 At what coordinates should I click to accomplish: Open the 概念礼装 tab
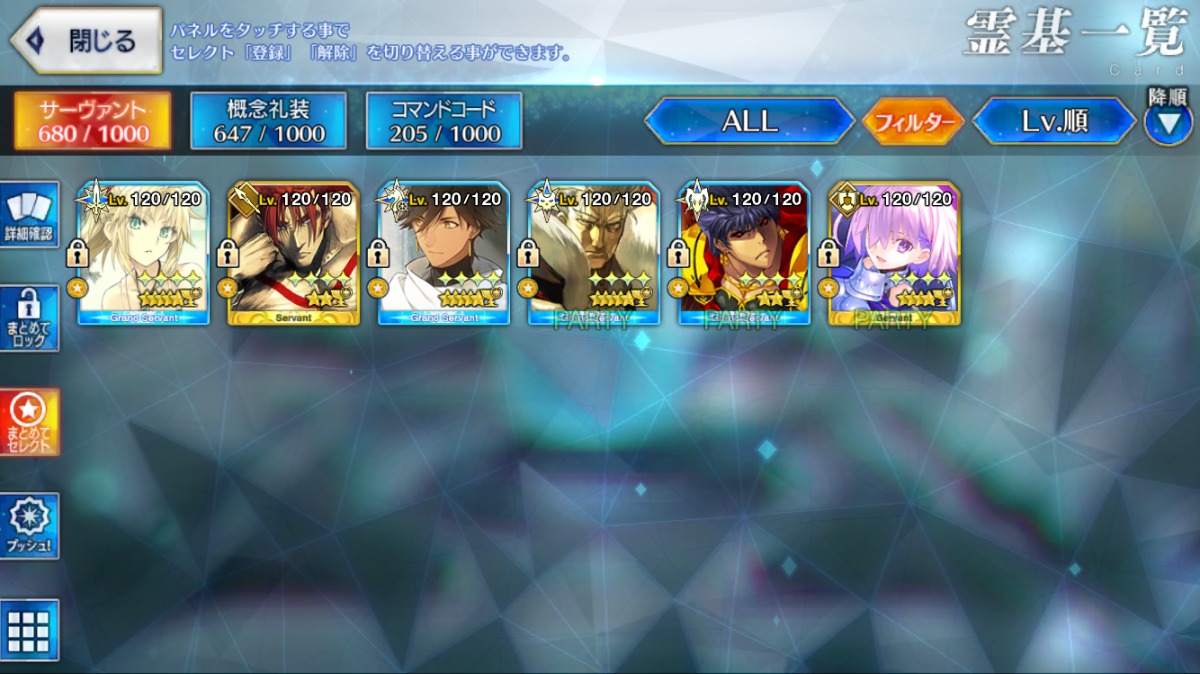coord(268,121)
